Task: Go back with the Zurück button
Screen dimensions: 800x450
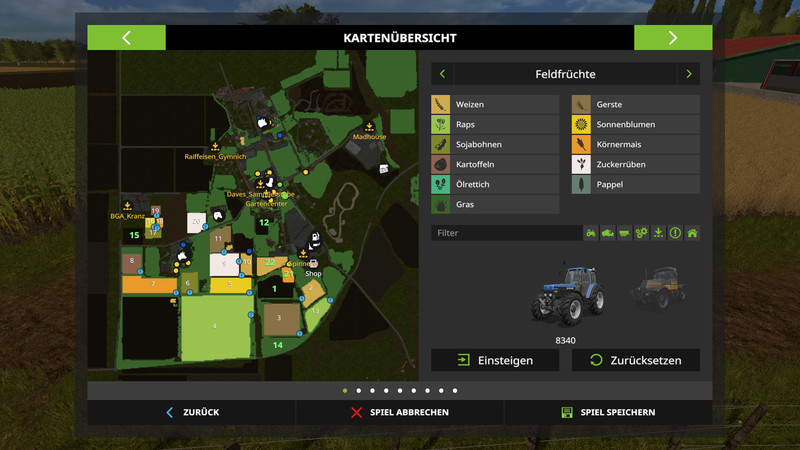Action: coord(192,412)
